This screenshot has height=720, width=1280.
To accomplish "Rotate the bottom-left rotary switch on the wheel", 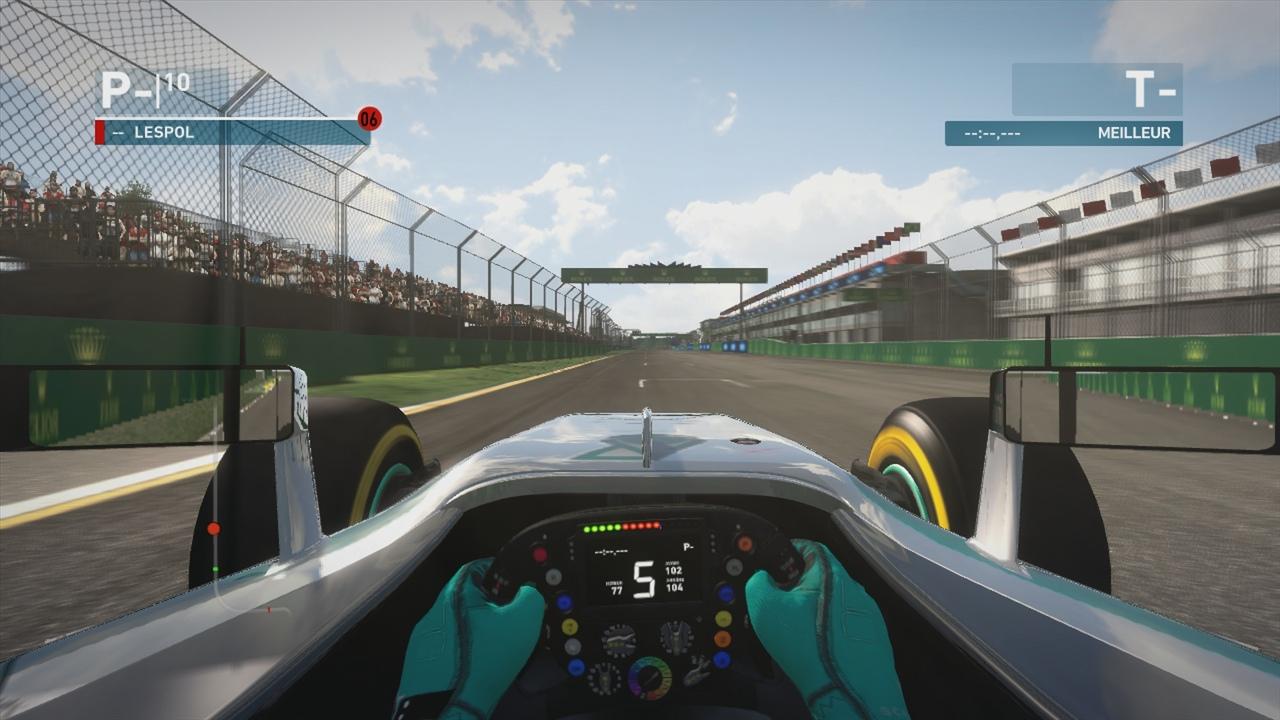I will coord(607,676).
